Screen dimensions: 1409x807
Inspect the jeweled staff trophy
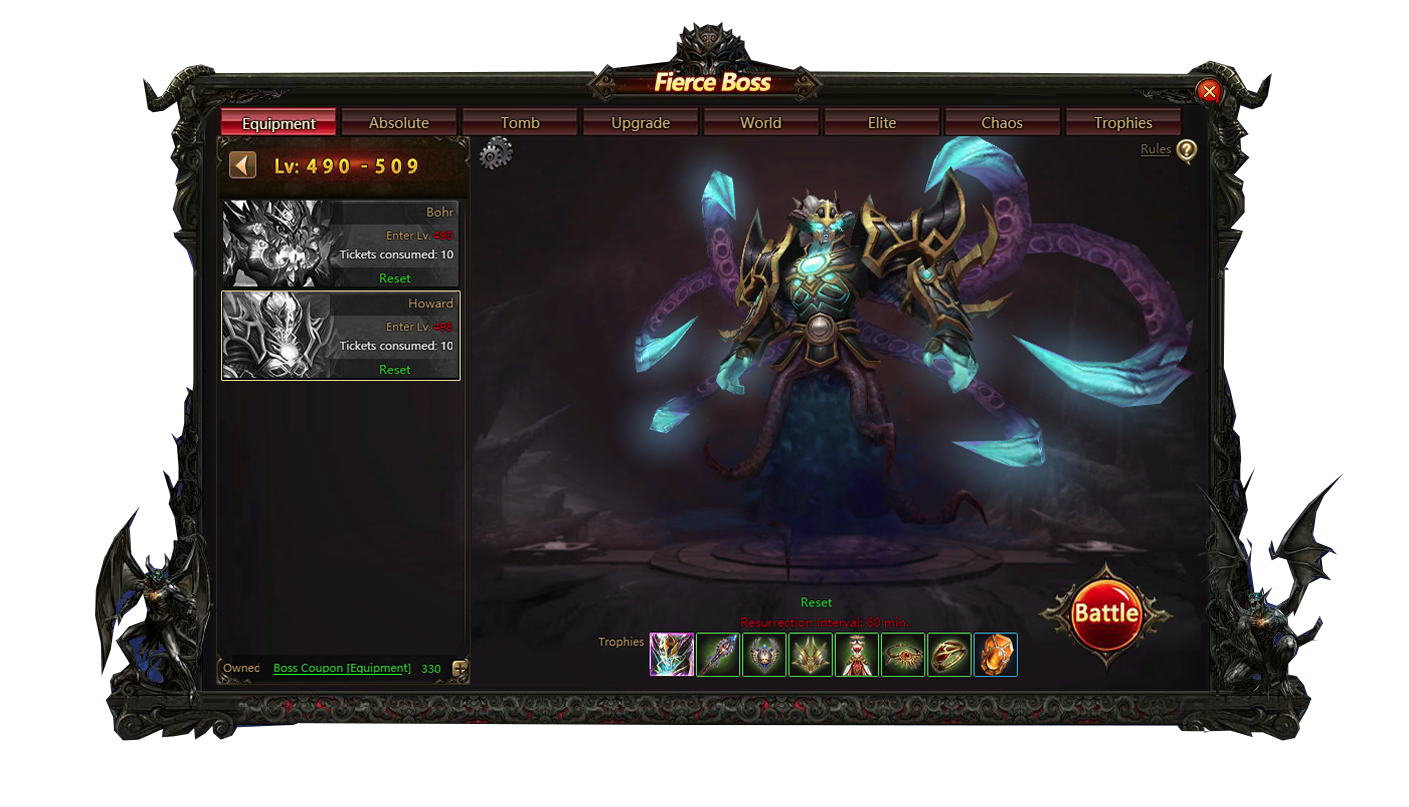pos(718,655)
